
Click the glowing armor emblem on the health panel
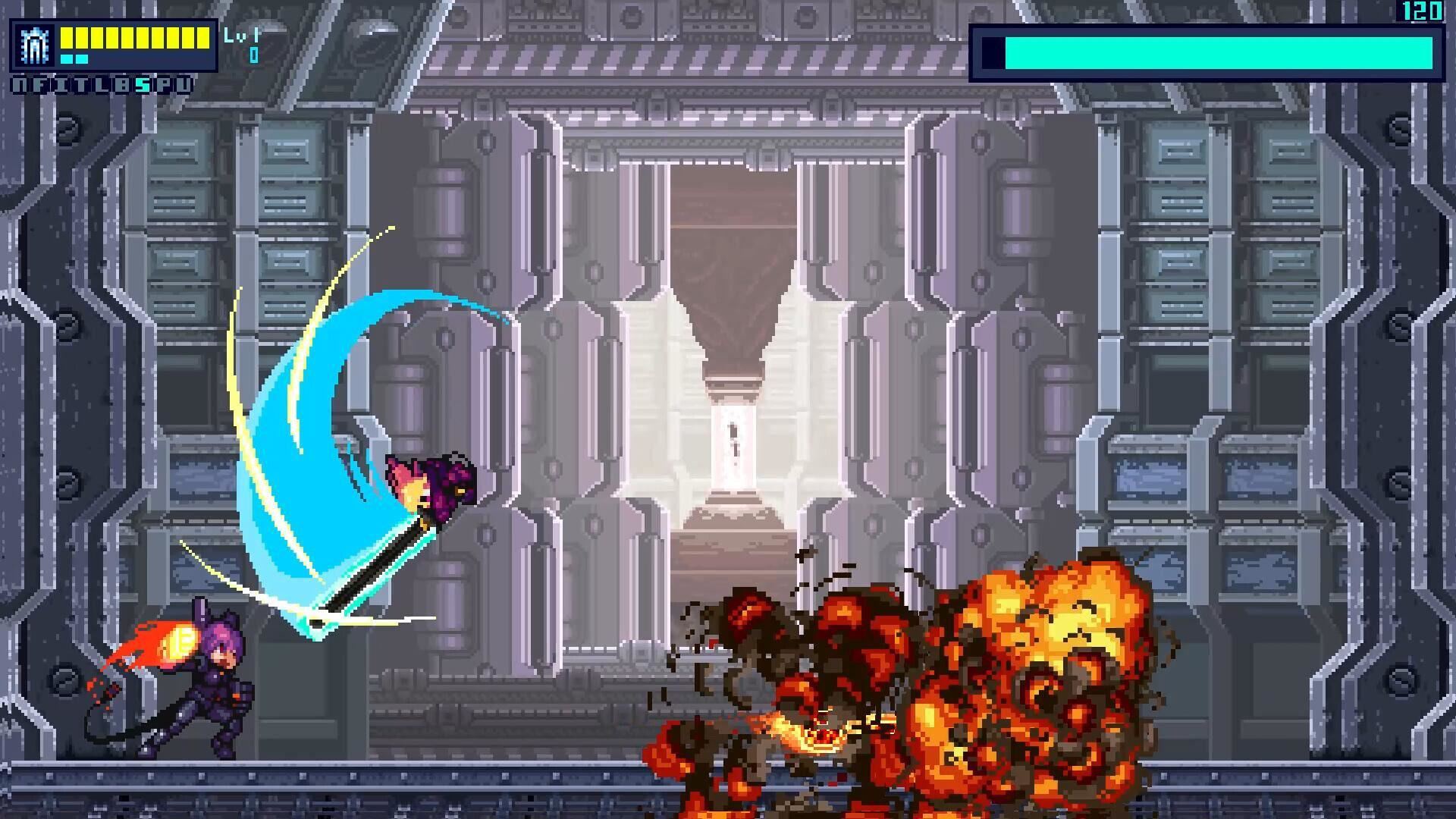pyautogui.click(x=34, y=44)
